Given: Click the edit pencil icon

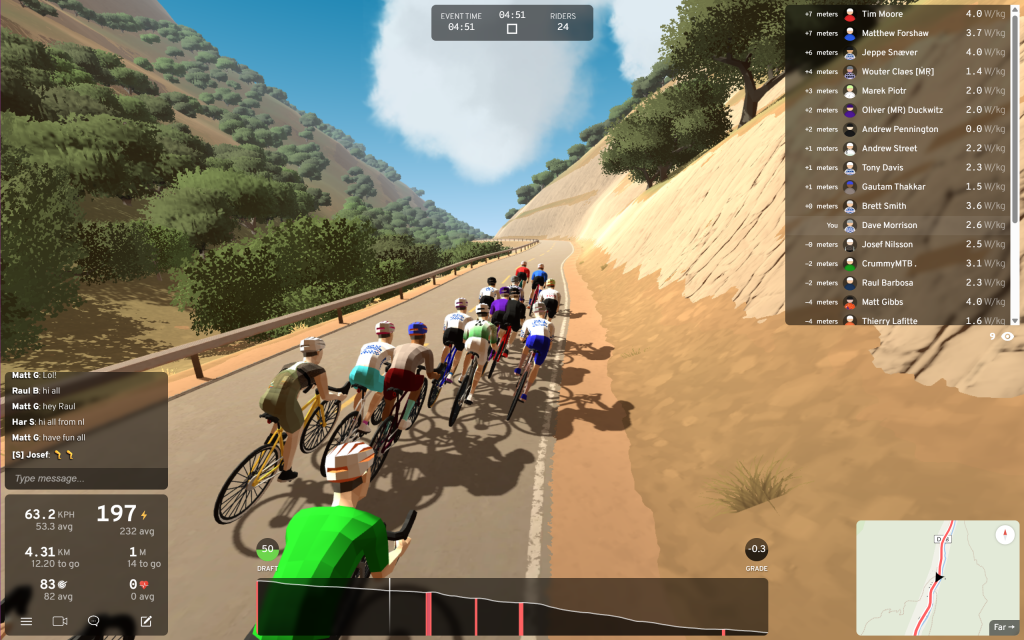Looking at the screenshot, I should click(x=146, y=621).
